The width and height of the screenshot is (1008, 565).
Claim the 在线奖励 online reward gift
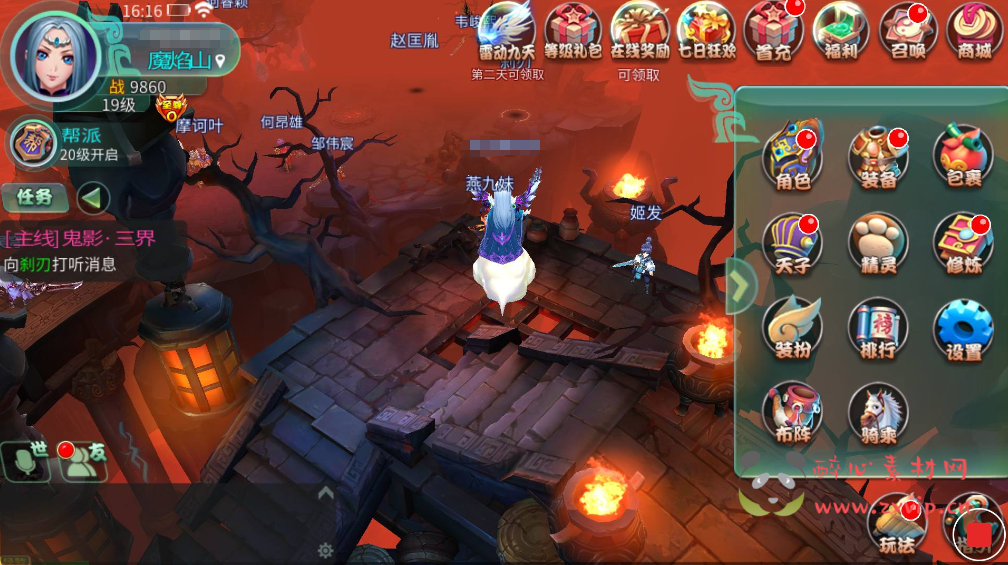click(x=640, y=31)
